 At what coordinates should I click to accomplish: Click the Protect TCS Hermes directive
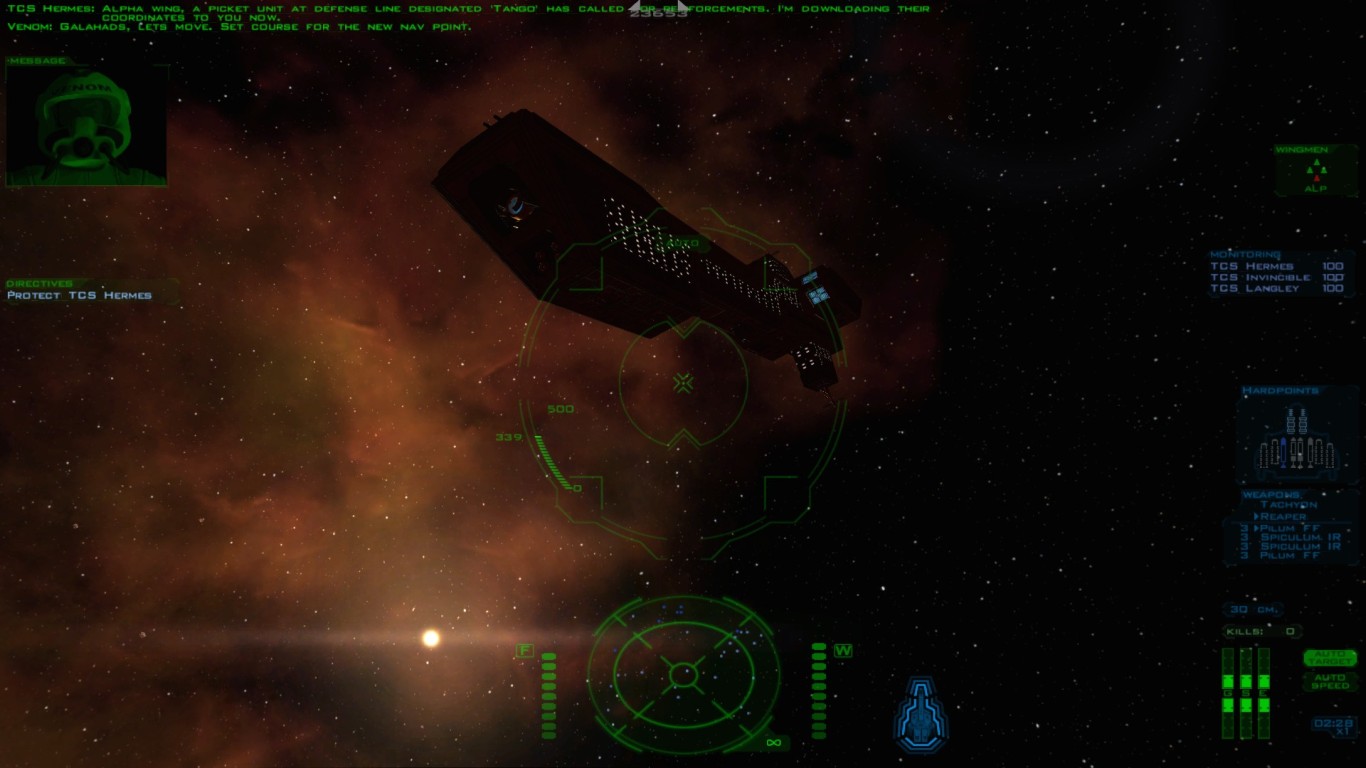click(80, 296)
